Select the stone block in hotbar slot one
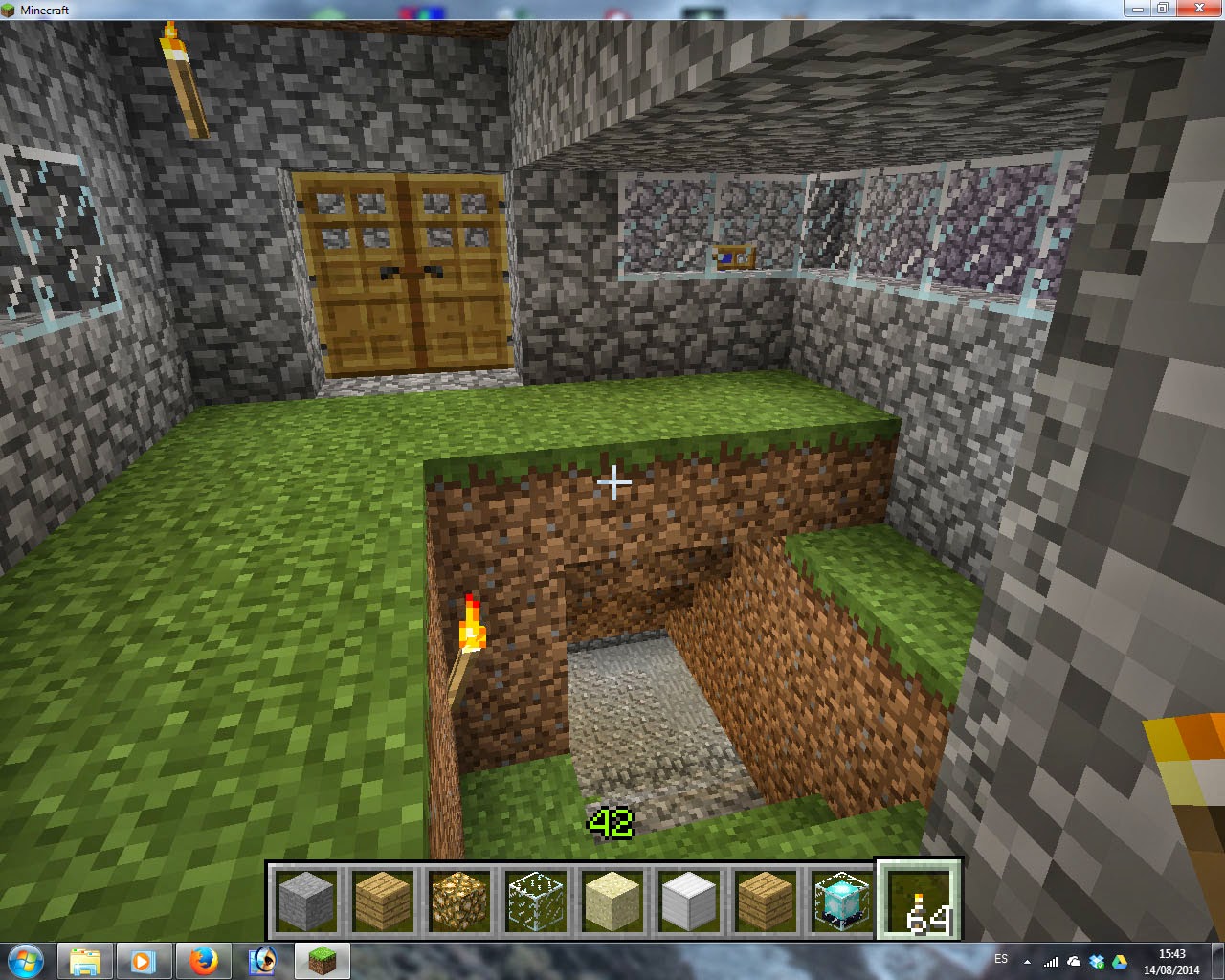The image size is (1225, 980). pos(308,900)
